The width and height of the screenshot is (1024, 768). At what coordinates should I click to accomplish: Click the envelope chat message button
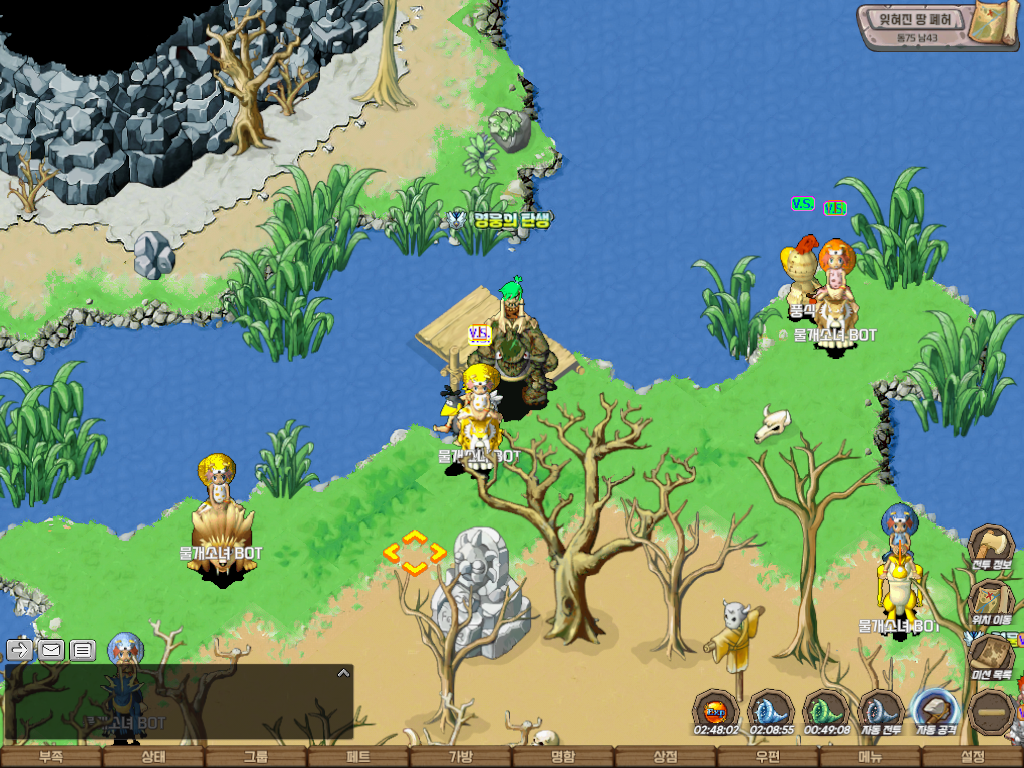(51, 650)
